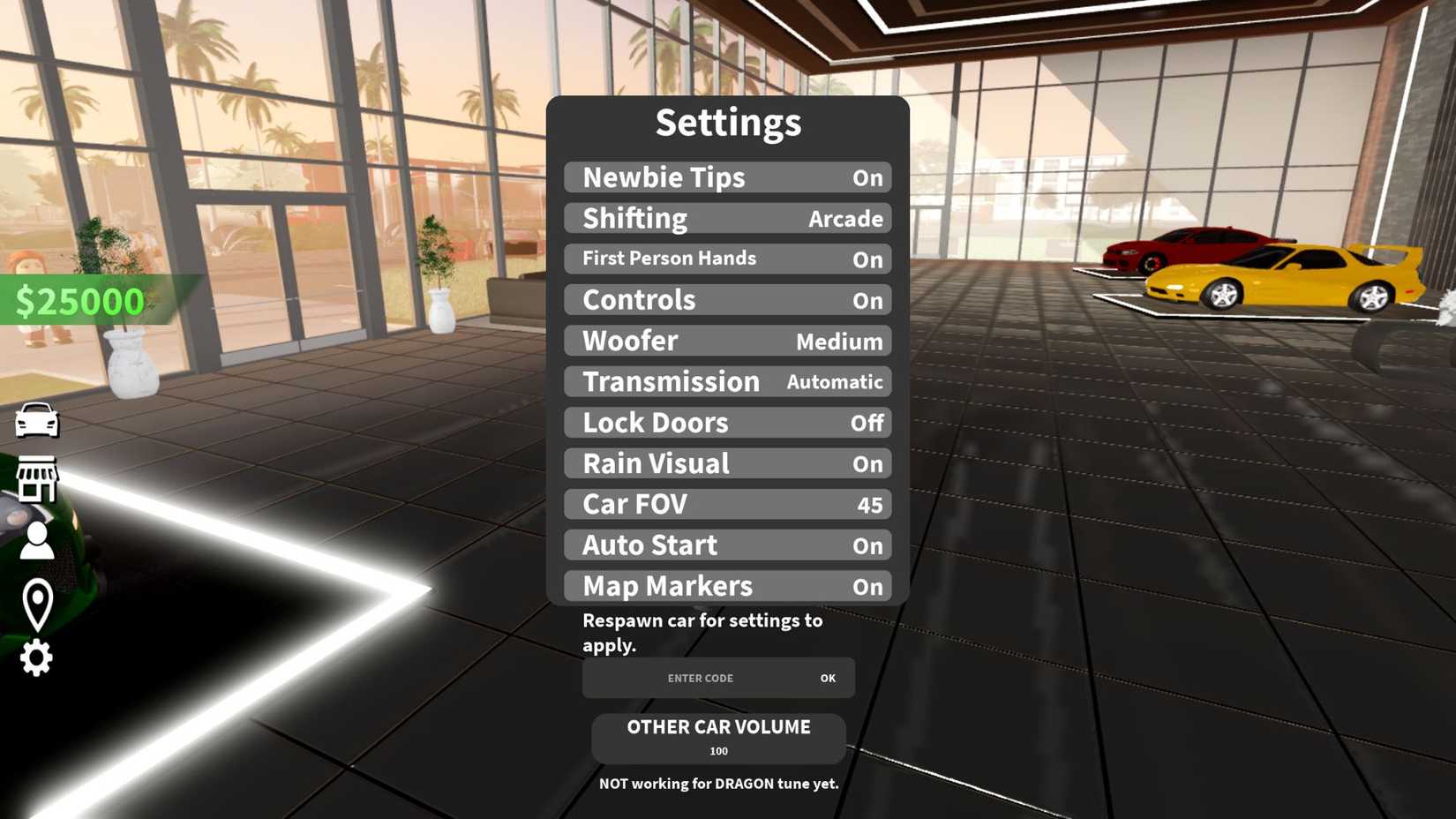Change Woofer setting from Medium
This screenshot has width=1456, height=819.
click(727, 341)
